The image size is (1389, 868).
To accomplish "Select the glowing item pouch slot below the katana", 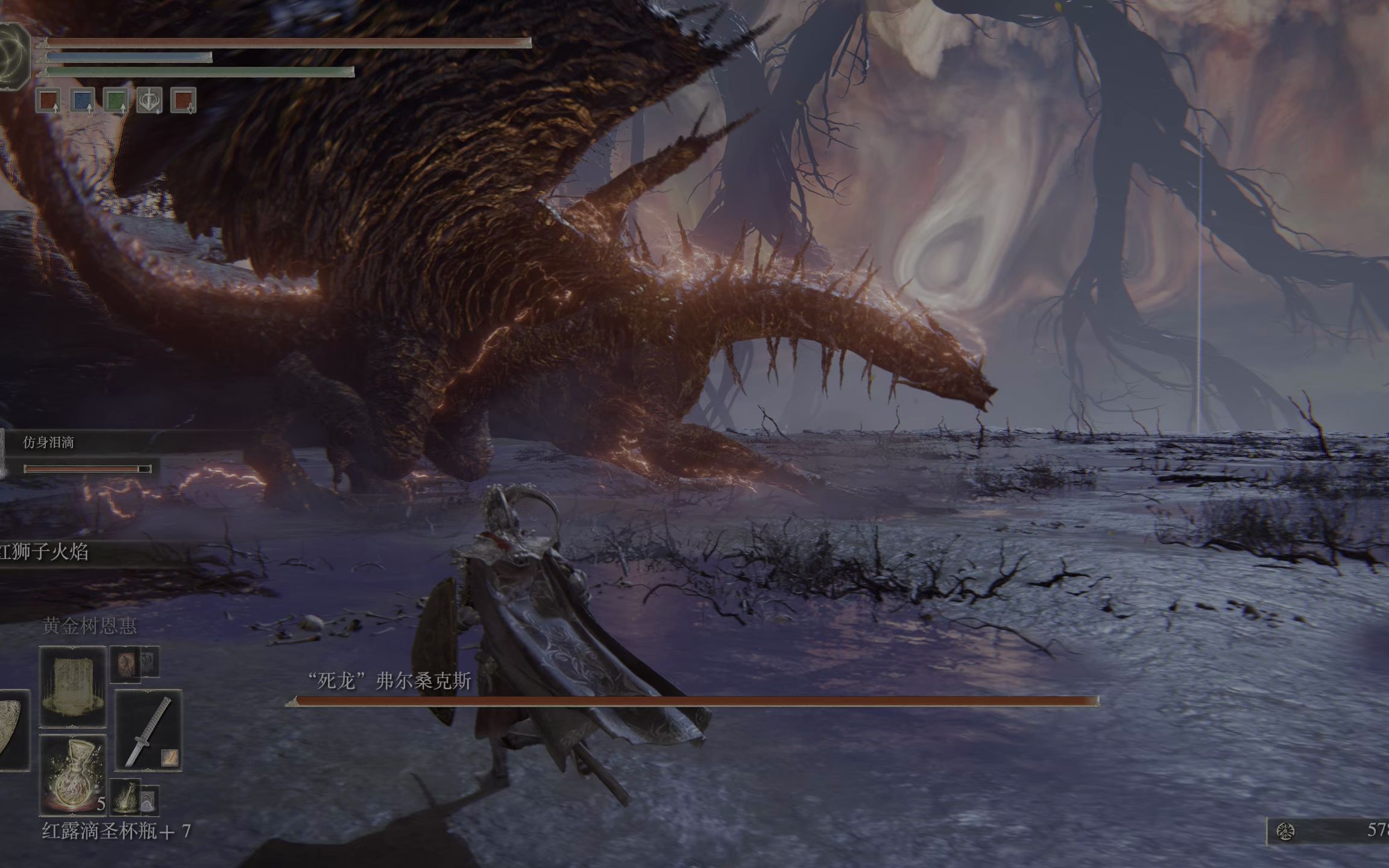I will pyautogui.click(x=125, y=797).
